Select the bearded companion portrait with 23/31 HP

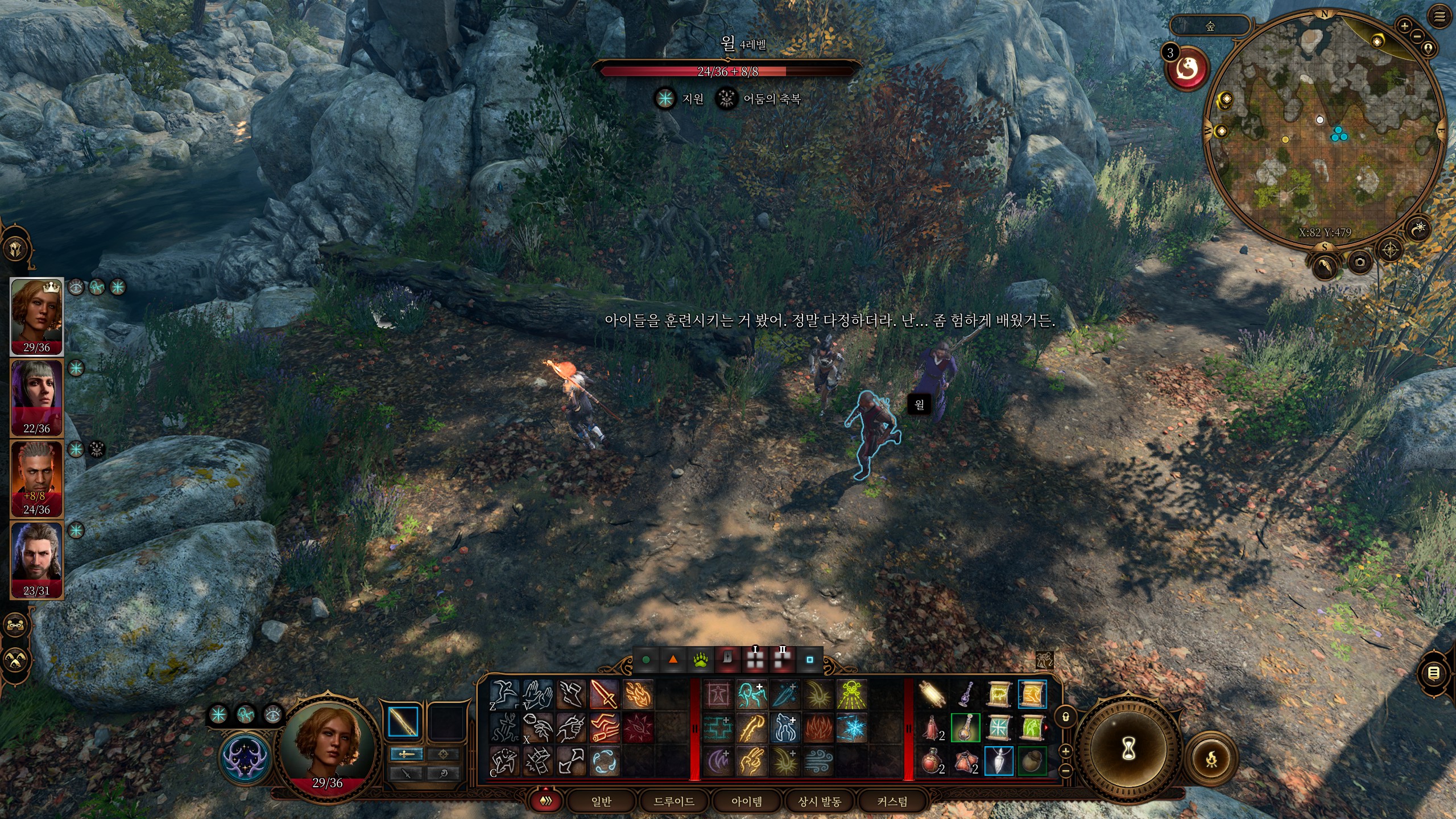(x=37, y=560)
